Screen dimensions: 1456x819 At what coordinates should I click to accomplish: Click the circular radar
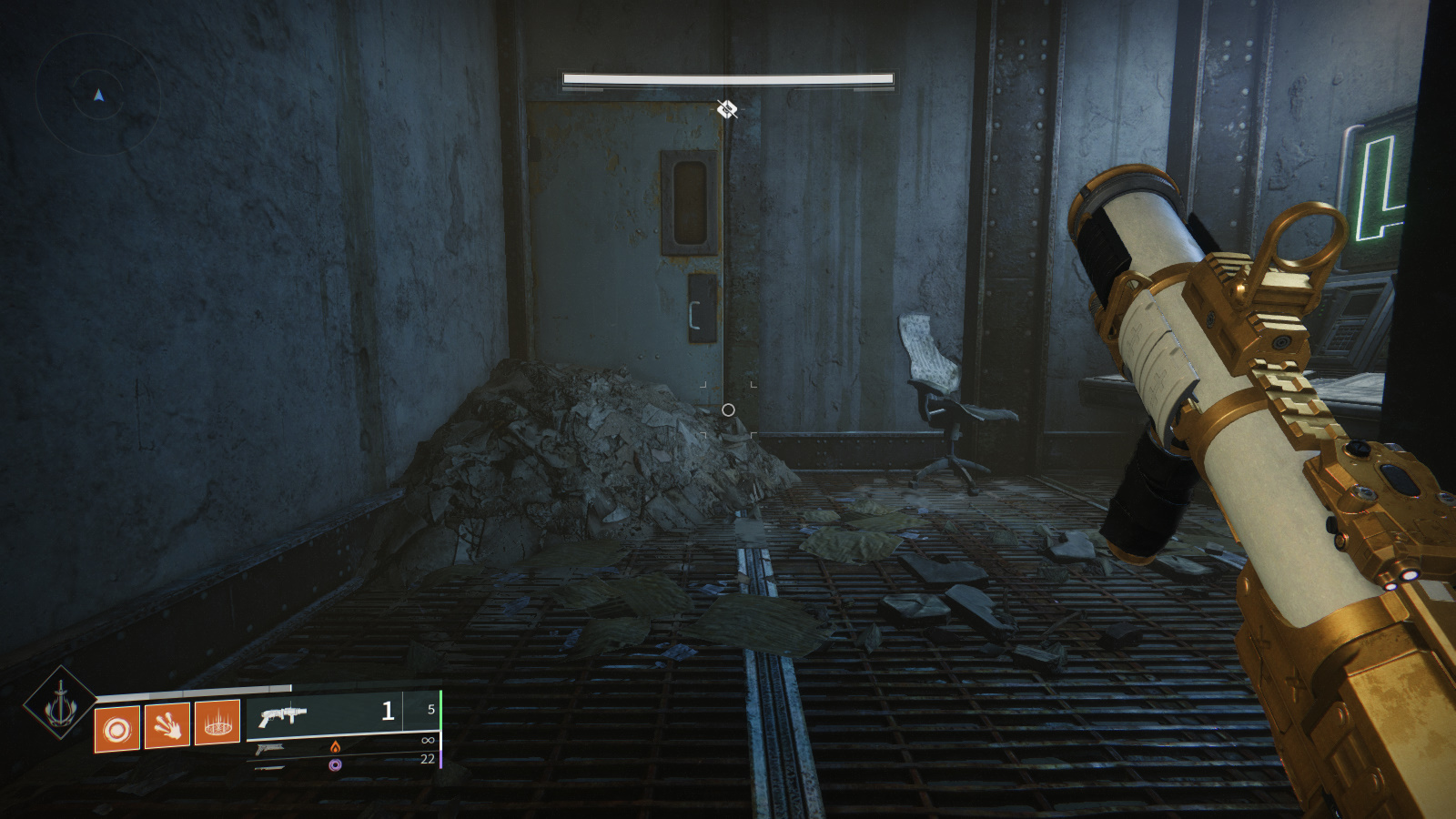tap(98, 95)
